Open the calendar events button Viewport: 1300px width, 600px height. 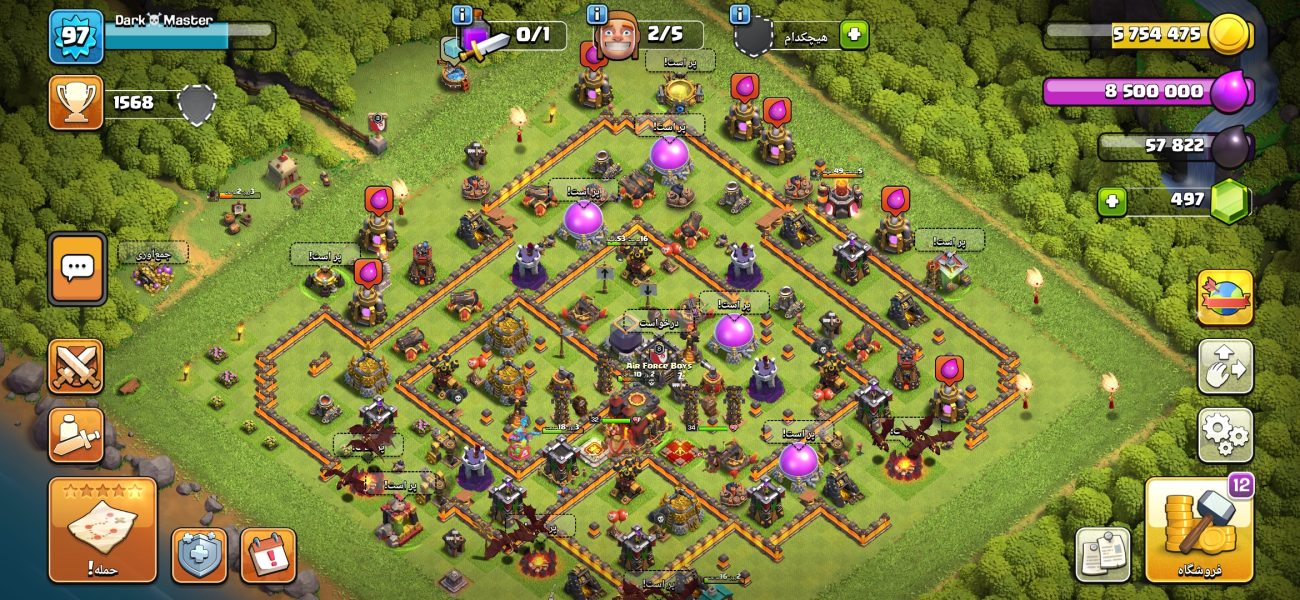(268, 555)
